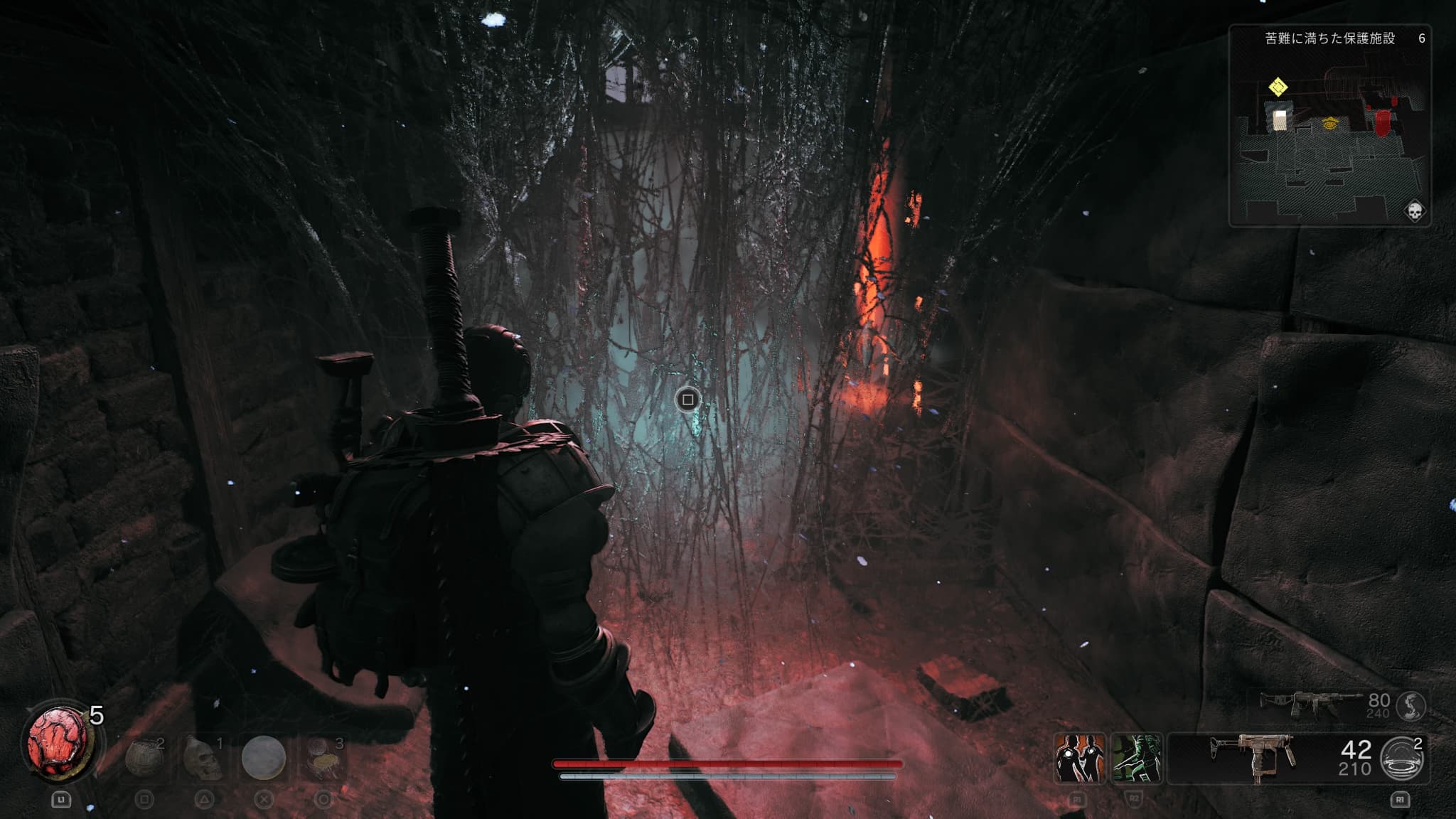Screen dimensions: 1456x819
Task: Select the coins consumable slot
Action: [x=323, y=758]
